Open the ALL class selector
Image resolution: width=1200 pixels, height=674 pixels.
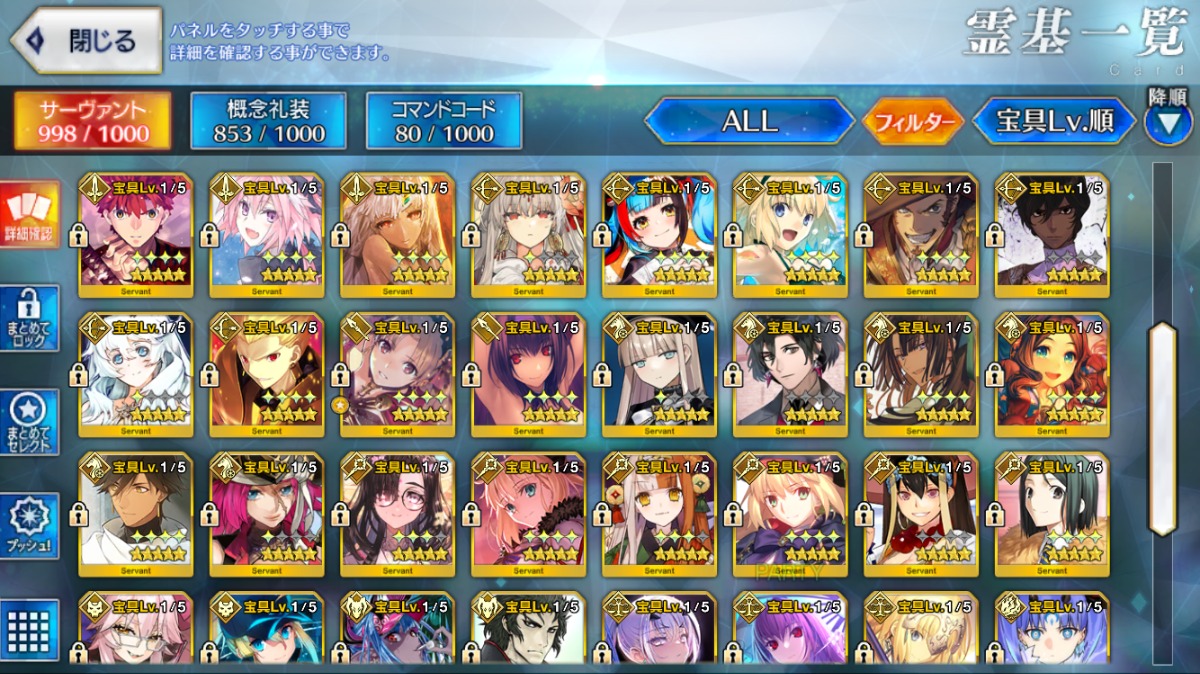click(x=749, y=122)
